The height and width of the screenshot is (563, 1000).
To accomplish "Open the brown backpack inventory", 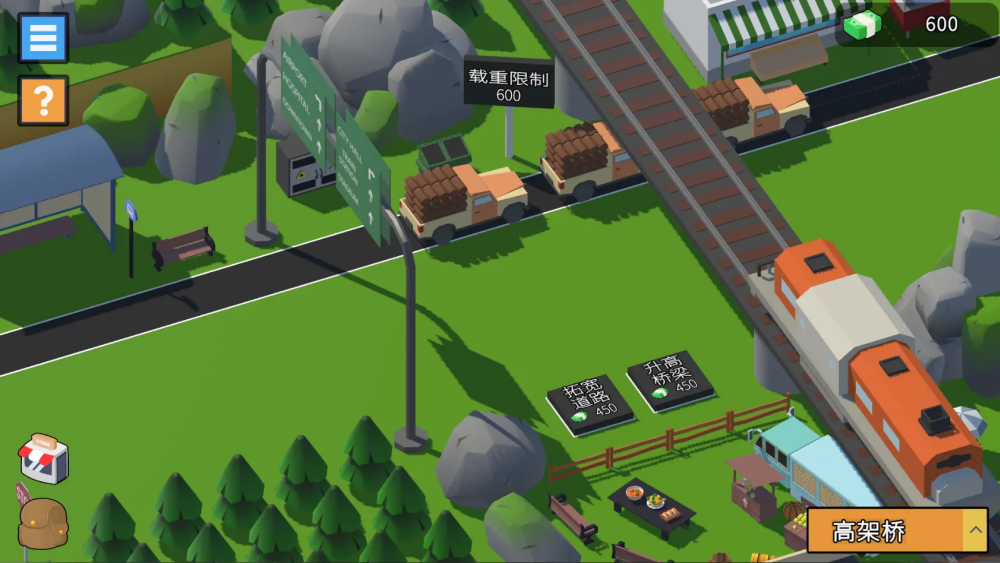I will click(43, 524).
